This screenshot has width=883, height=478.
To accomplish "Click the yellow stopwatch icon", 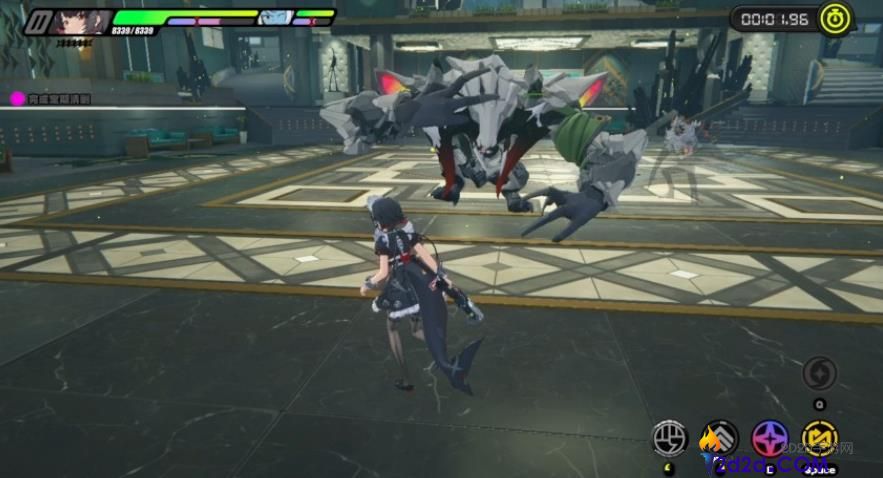I will tap(834, 18).
